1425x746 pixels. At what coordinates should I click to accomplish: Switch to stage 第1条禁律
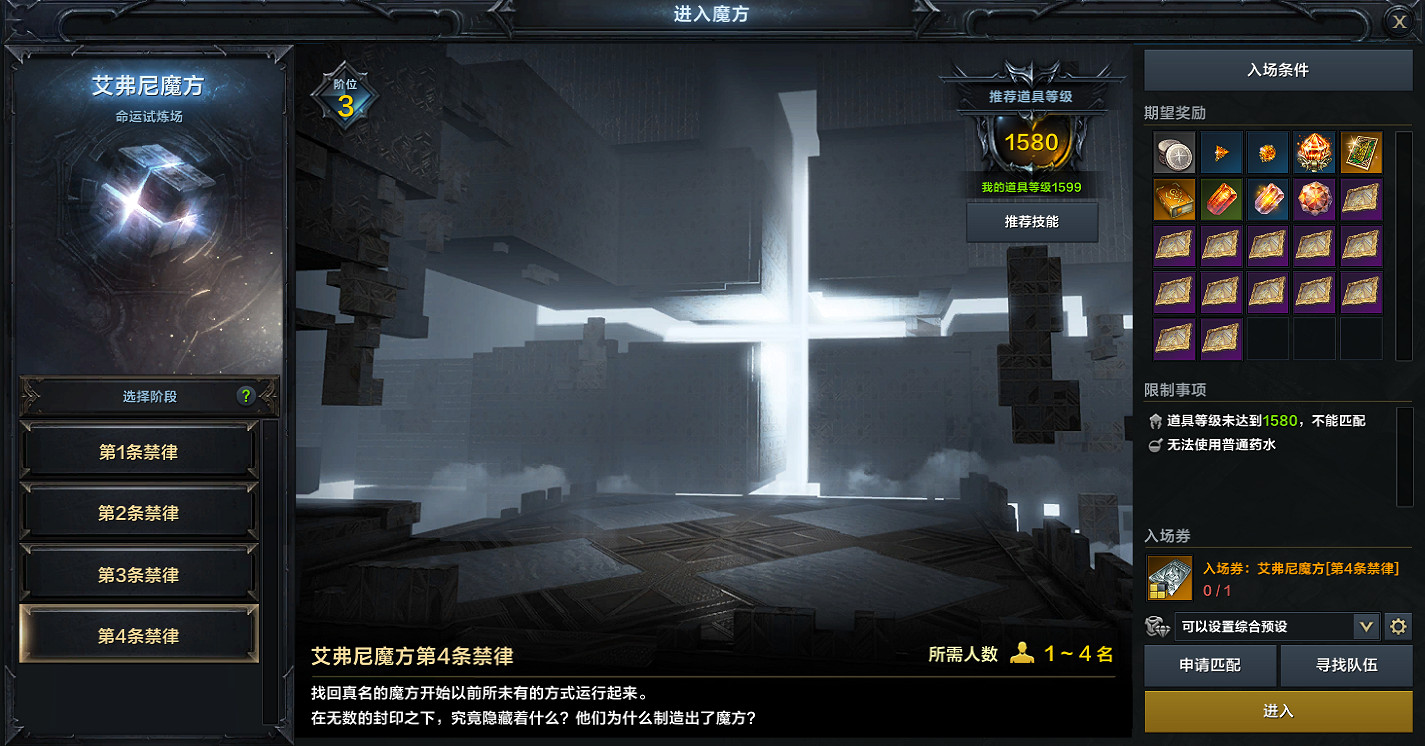pyautogui.click(x=139, y=451)
